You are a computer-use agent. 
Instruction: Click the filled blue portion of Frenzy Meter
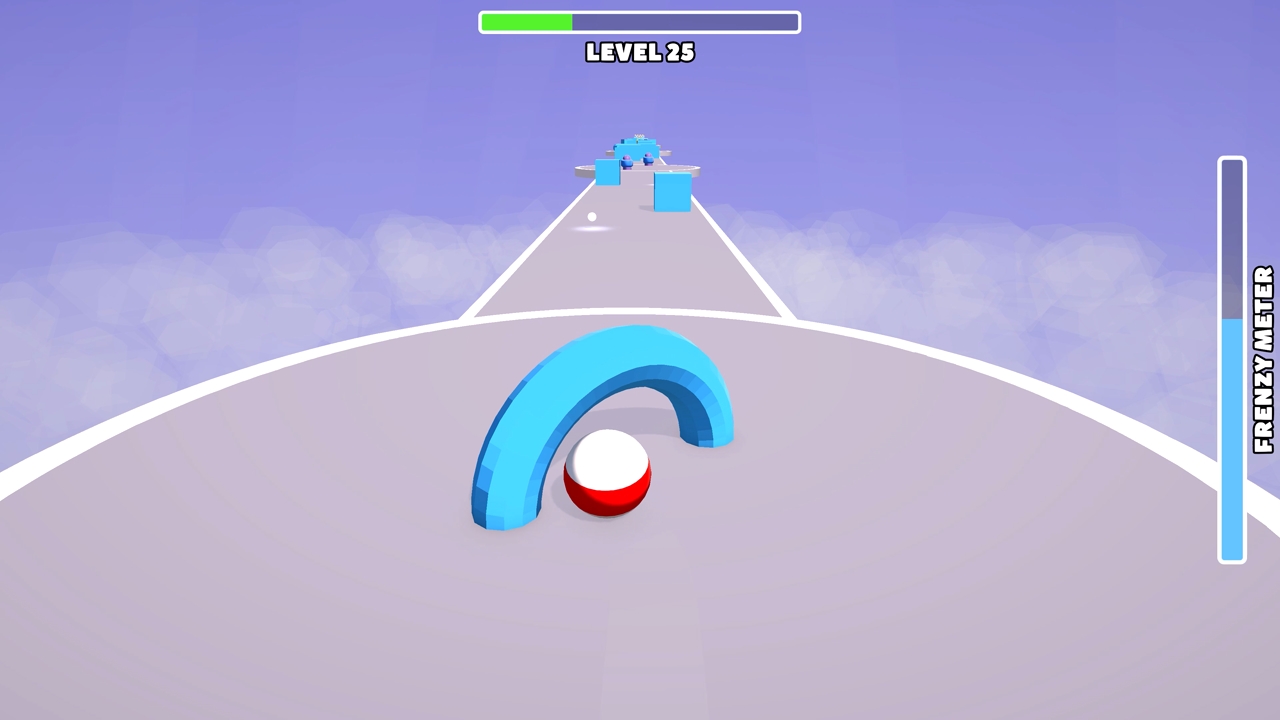tap(1231, 440)
